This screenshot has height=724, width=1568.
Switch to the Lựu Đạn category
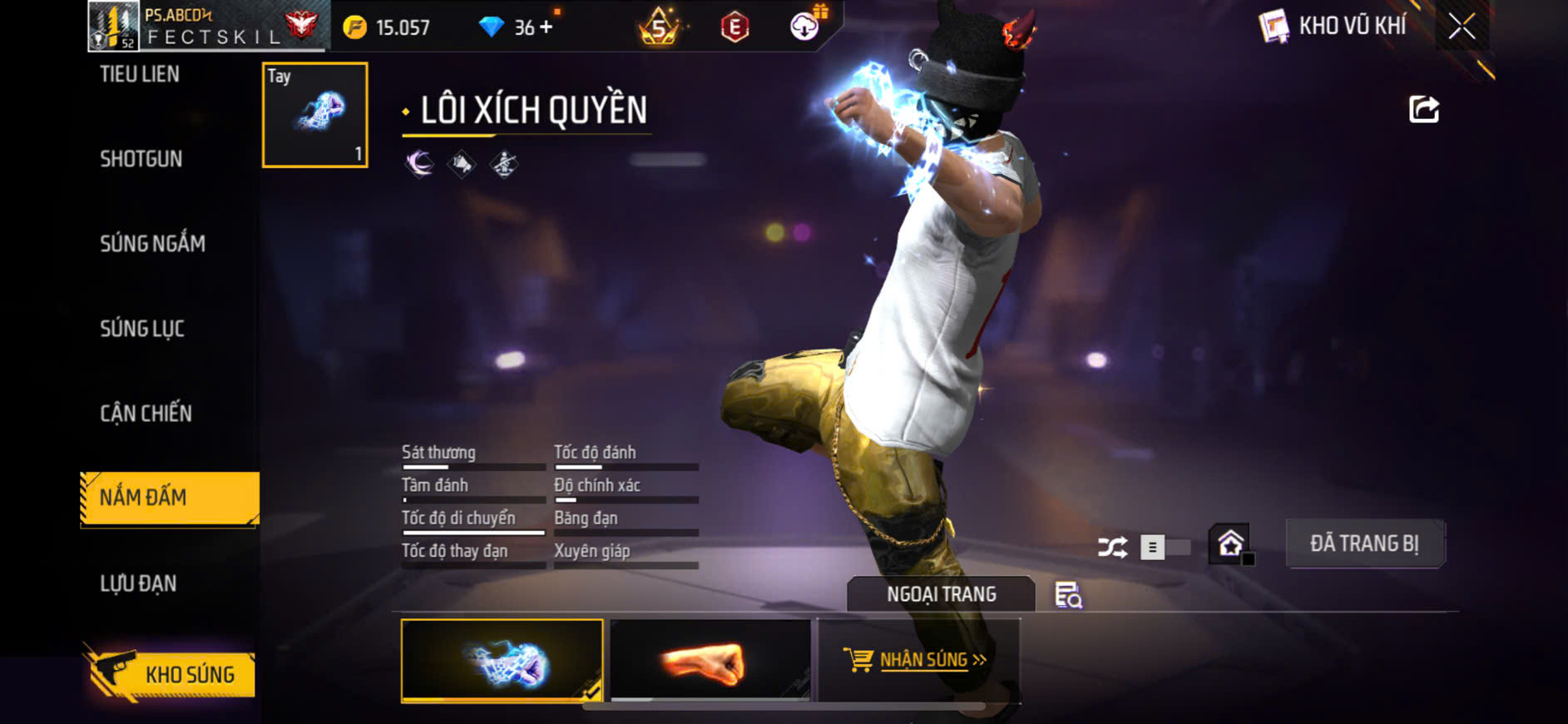tap(138, 583)
